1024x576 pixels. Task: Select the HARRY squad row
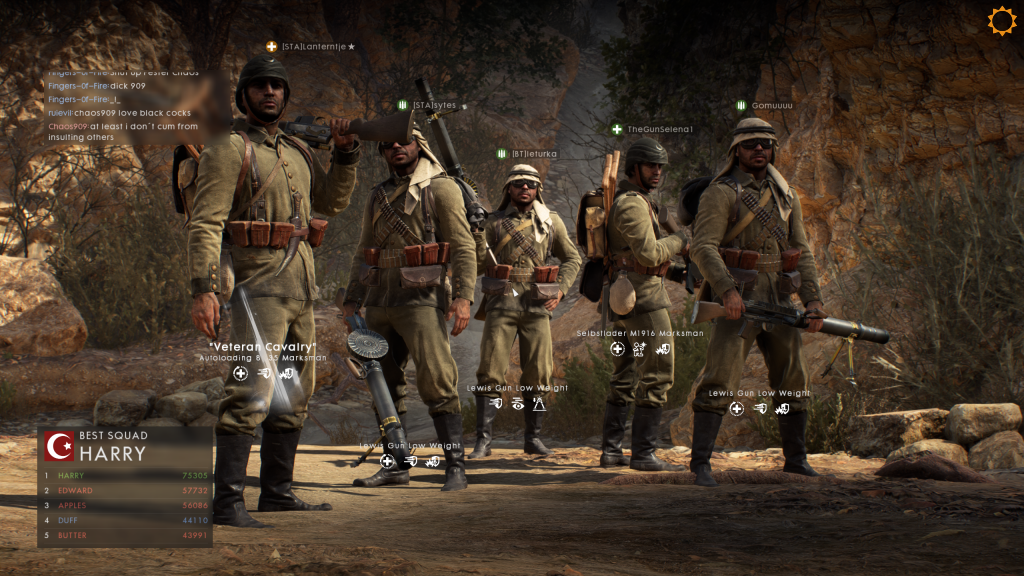click(126, 476)
